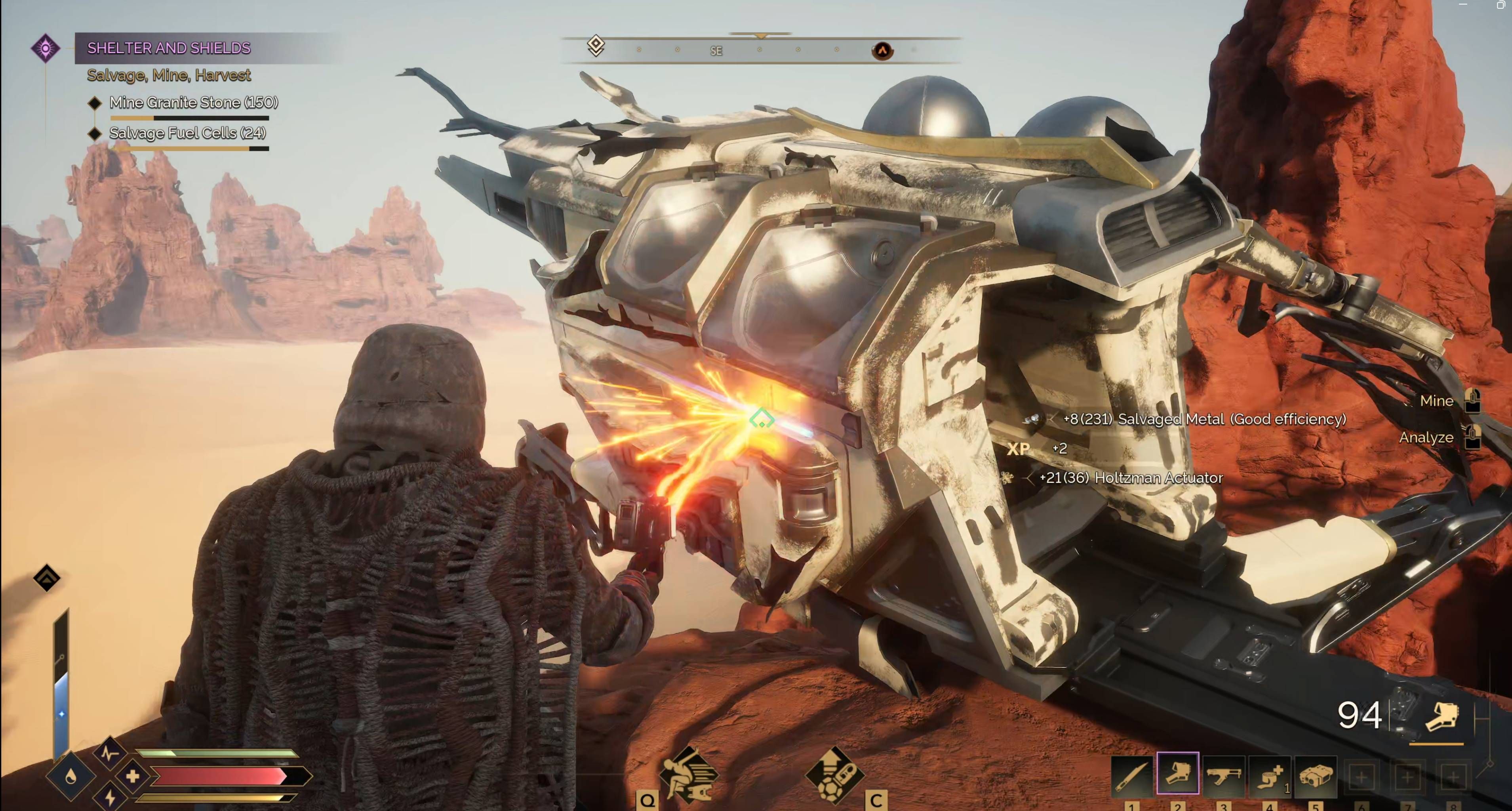
Task: Click the black chevron diamond icon above the water gauge
Action: (x=47, y=578)
